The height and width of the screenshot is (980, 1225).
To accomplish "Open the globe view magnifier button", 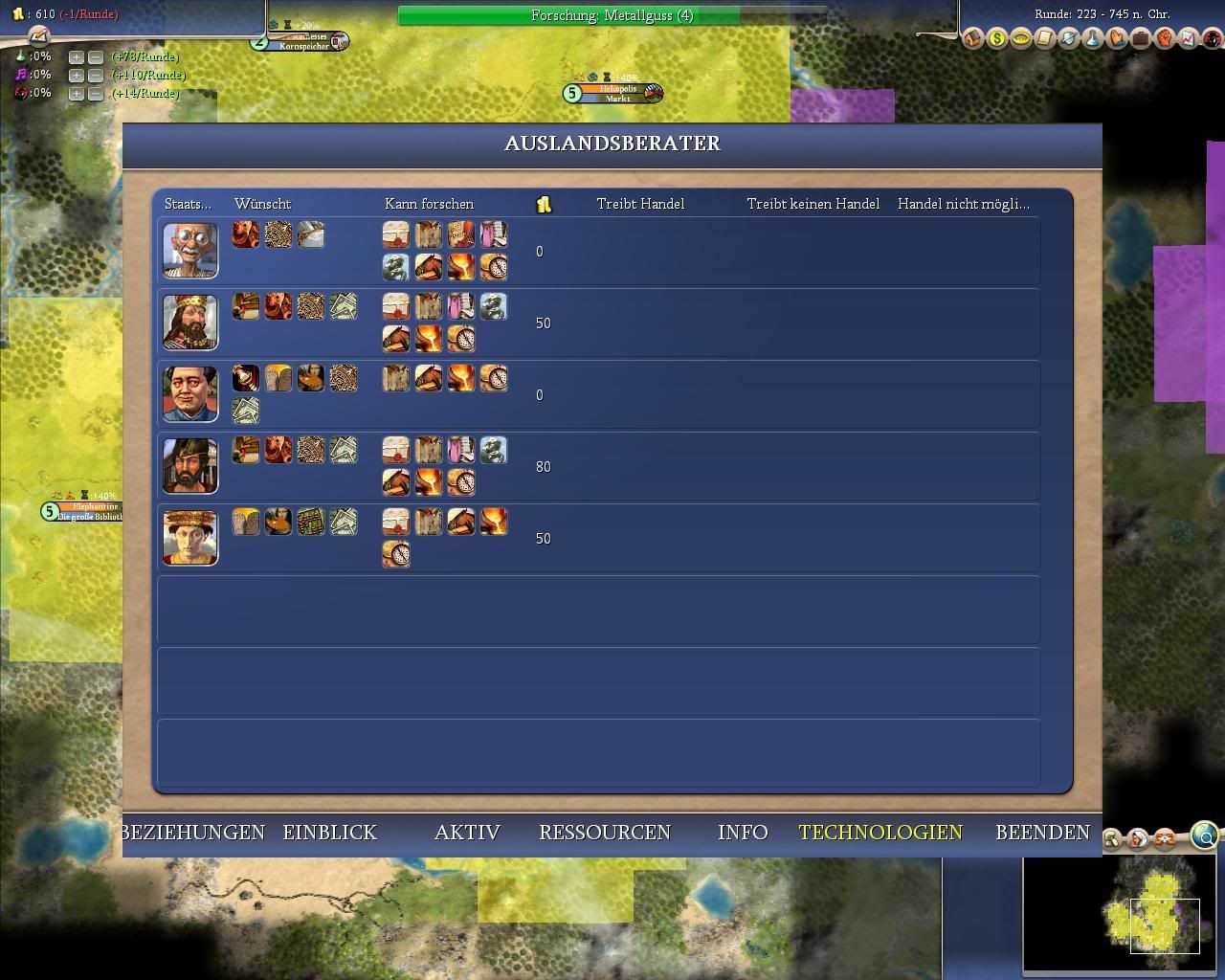I will point(1206,836).
